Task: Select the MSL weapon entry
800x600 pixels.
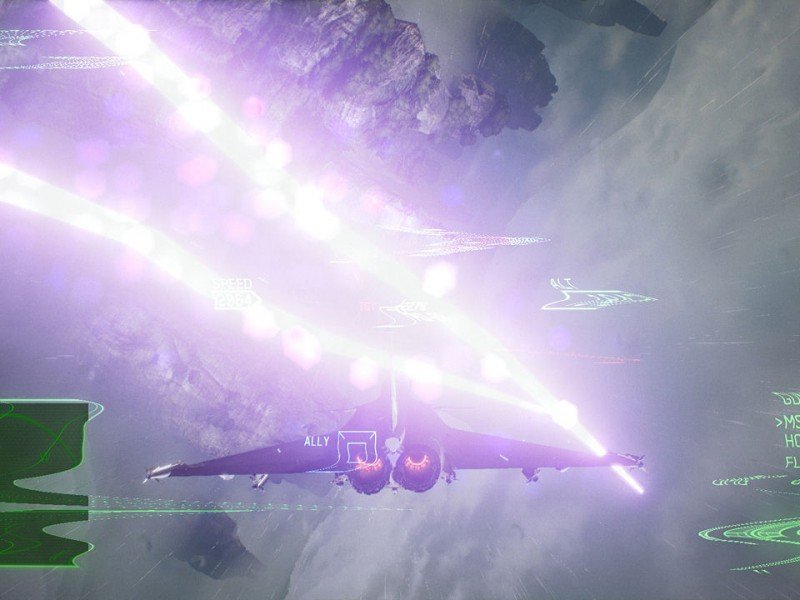Action: click(788, 422)
